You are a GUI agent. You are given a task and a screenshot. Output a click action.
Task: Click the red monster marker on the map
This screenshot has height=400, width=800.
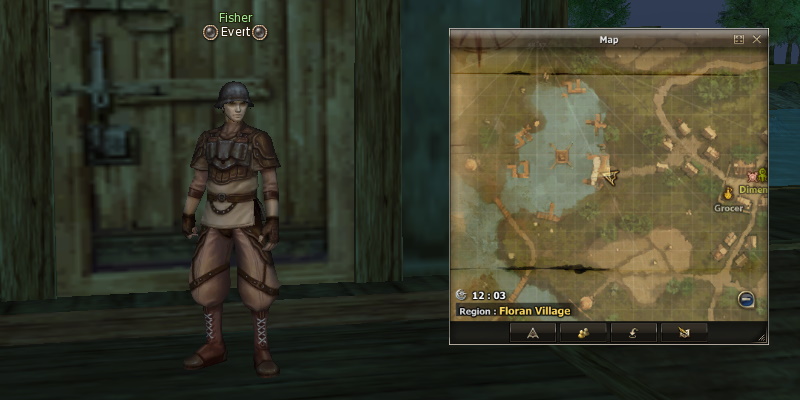pos(753,175)
